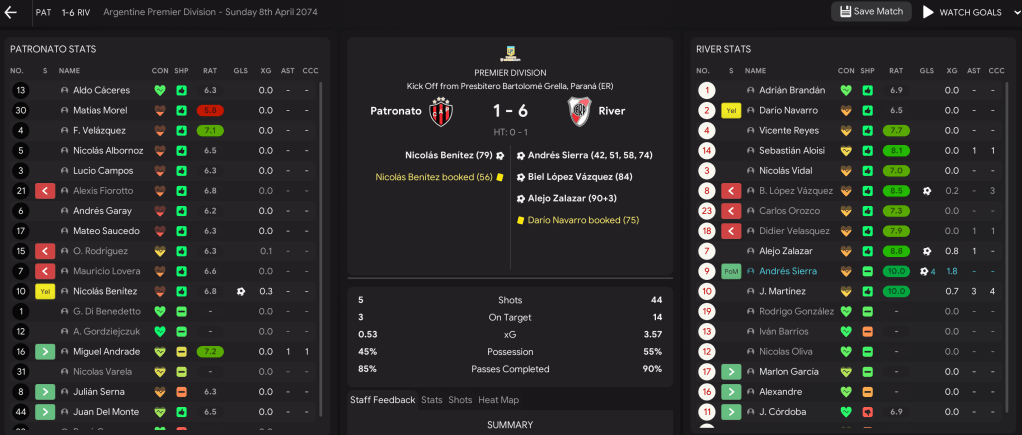
Task: Open the Premier Division competition logo
Action: click(510, 53)
